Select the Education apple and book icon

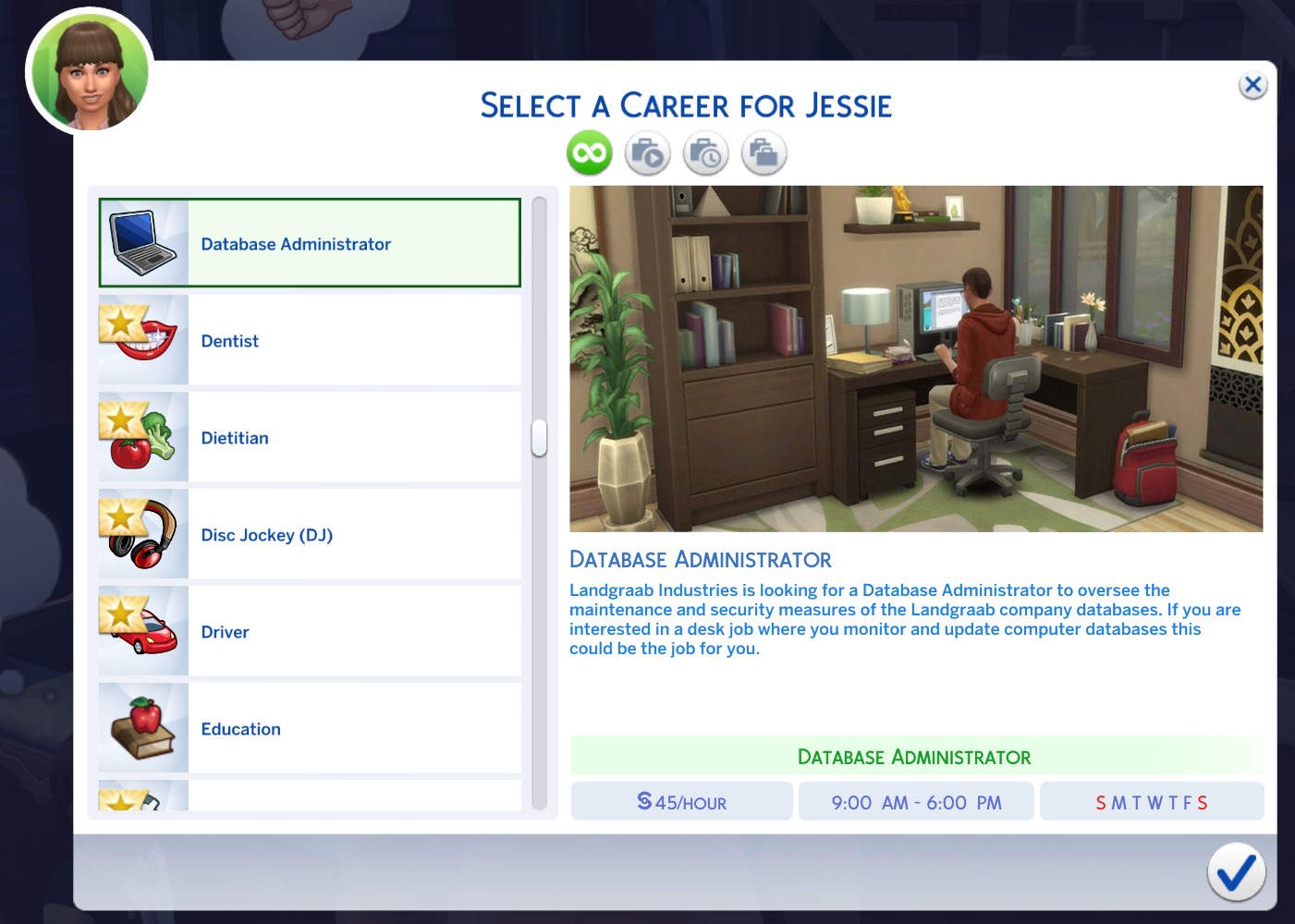coord(142,727)
